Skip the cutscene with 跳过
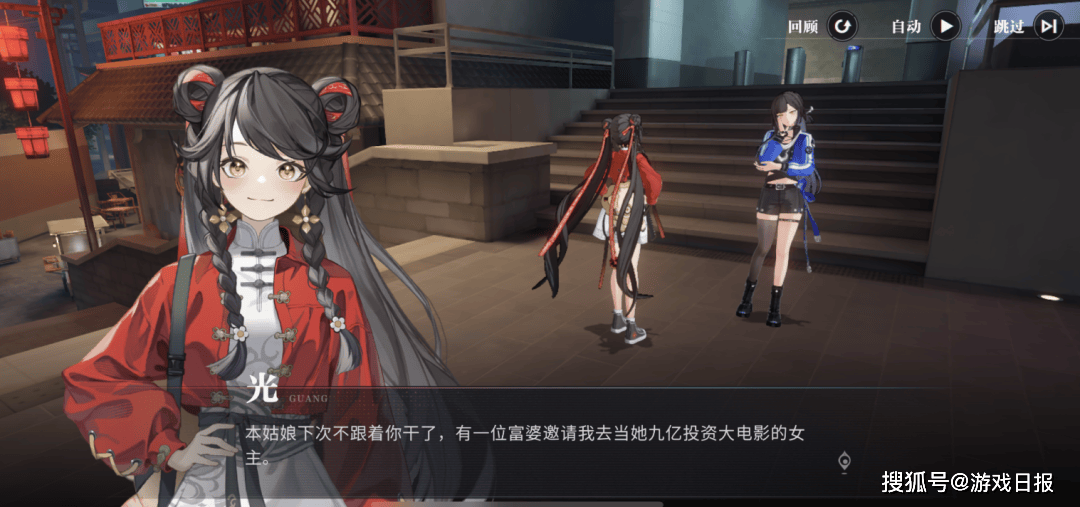The image size is (1080, 507). pyautogui.click(x=1047, y=27)
